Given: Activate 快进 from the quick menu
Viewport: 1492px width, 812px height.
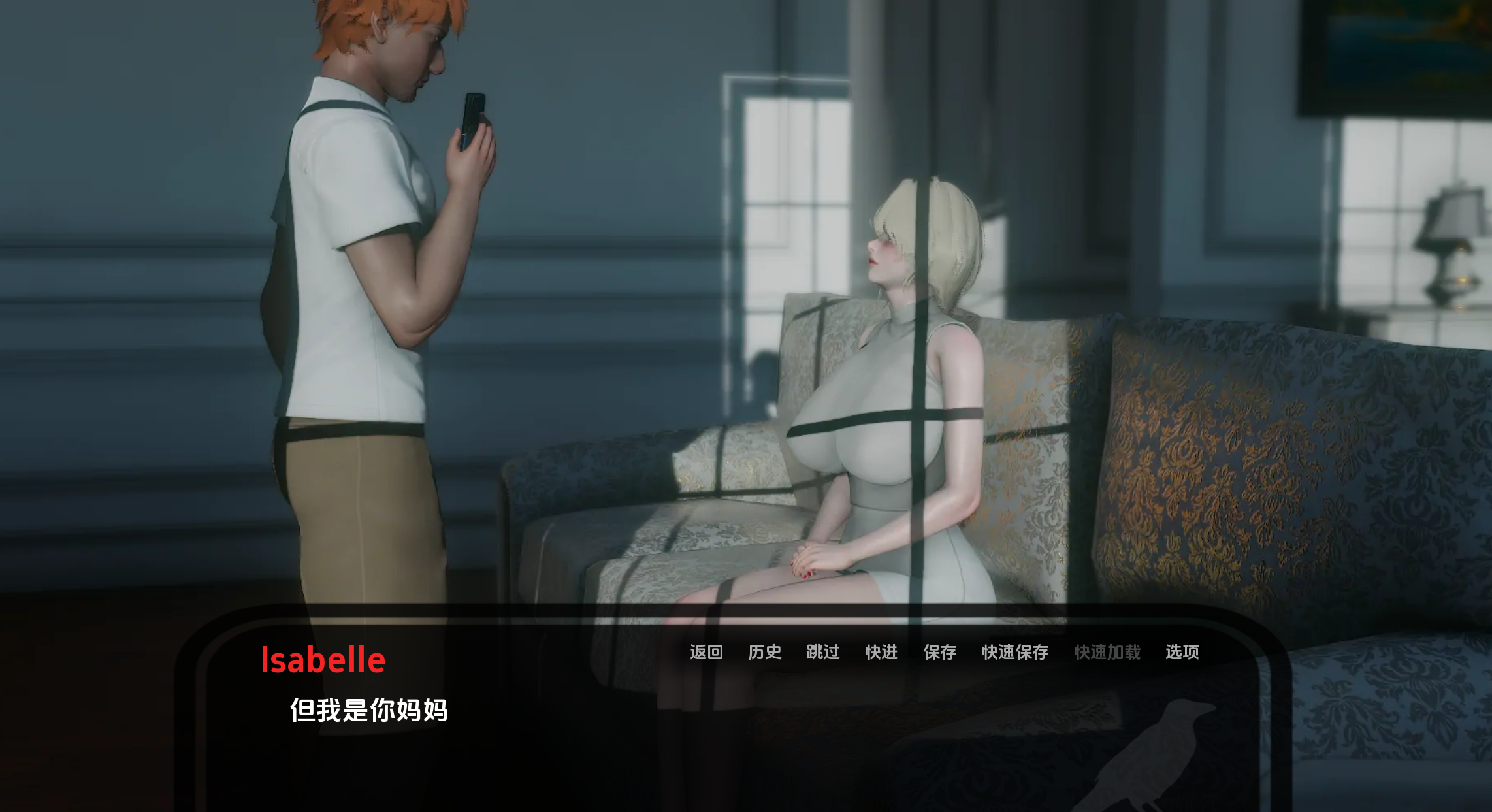Looking at the screenshot, I should pyautogui.click(x=881, y=653).
